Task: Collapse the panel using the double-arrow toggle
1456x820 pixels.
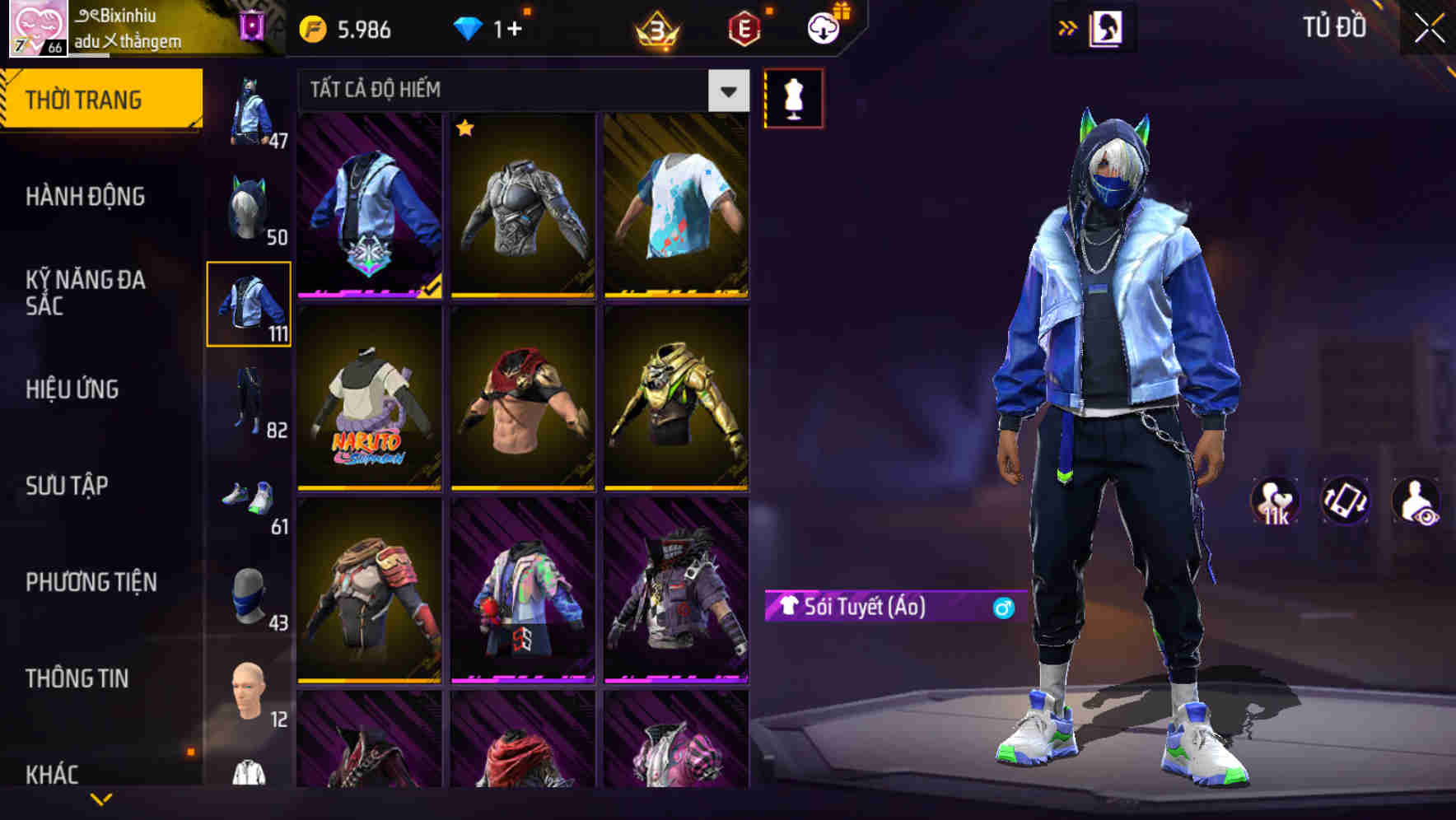Action: pos(1067,26)
